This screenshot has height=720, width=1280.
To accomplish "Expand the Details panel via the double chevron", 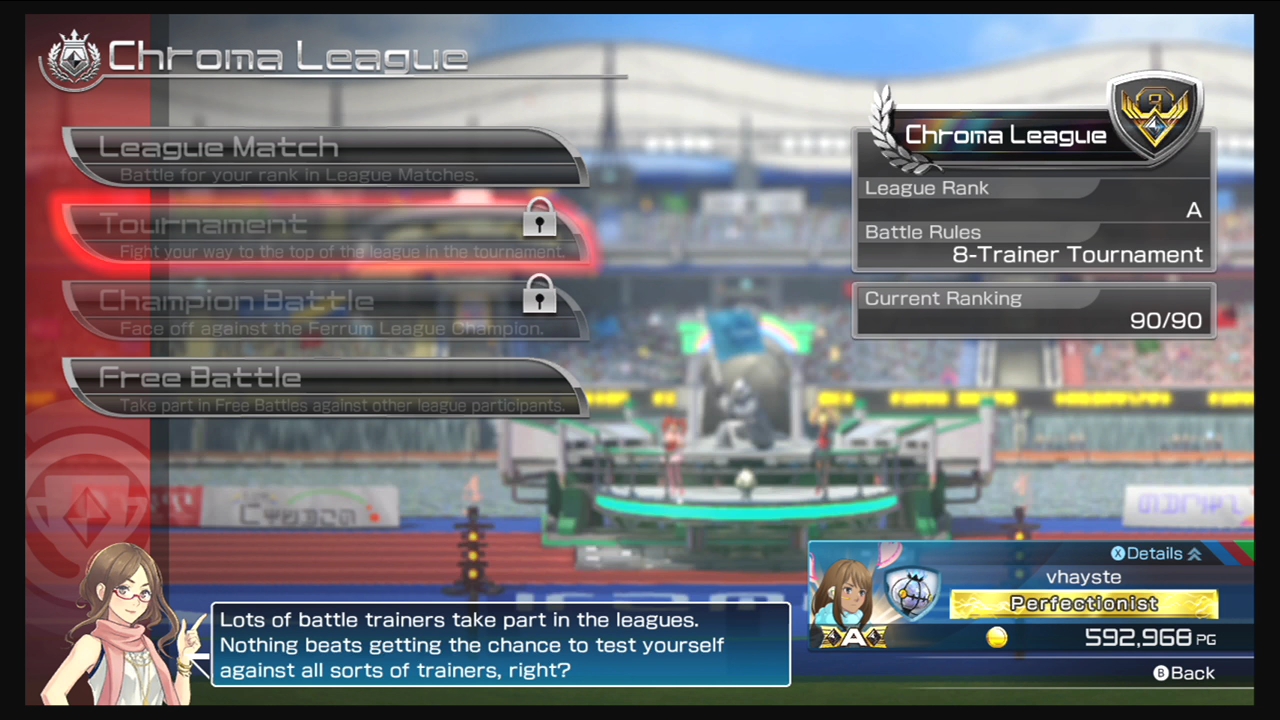I will coord(1193,553).
